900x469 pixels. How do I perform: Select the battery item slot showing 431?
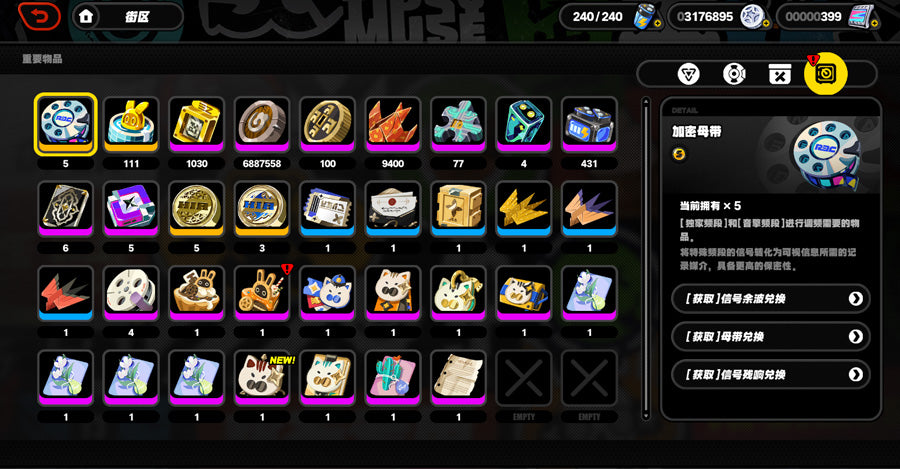(590, 124)
